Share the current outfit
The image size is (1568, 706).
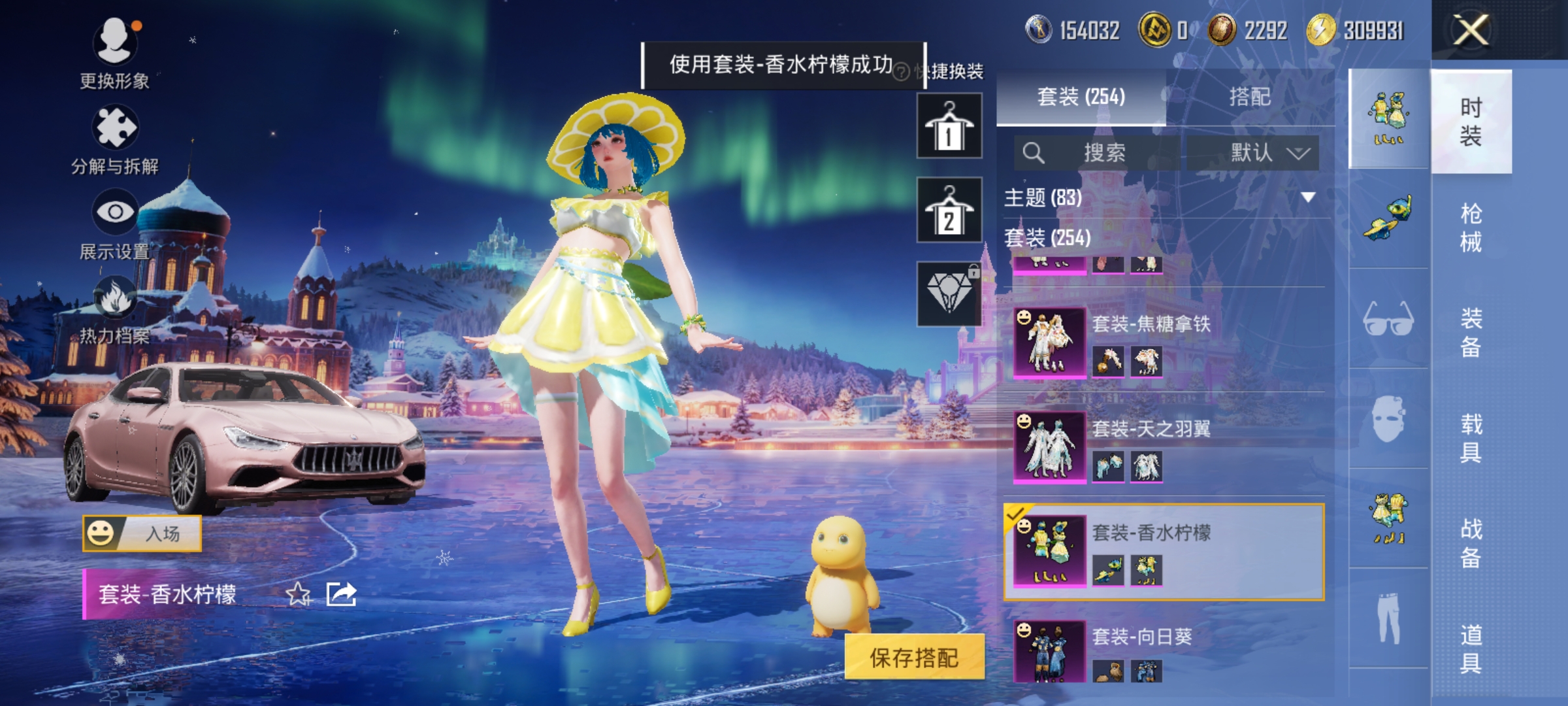pos(341,594)
